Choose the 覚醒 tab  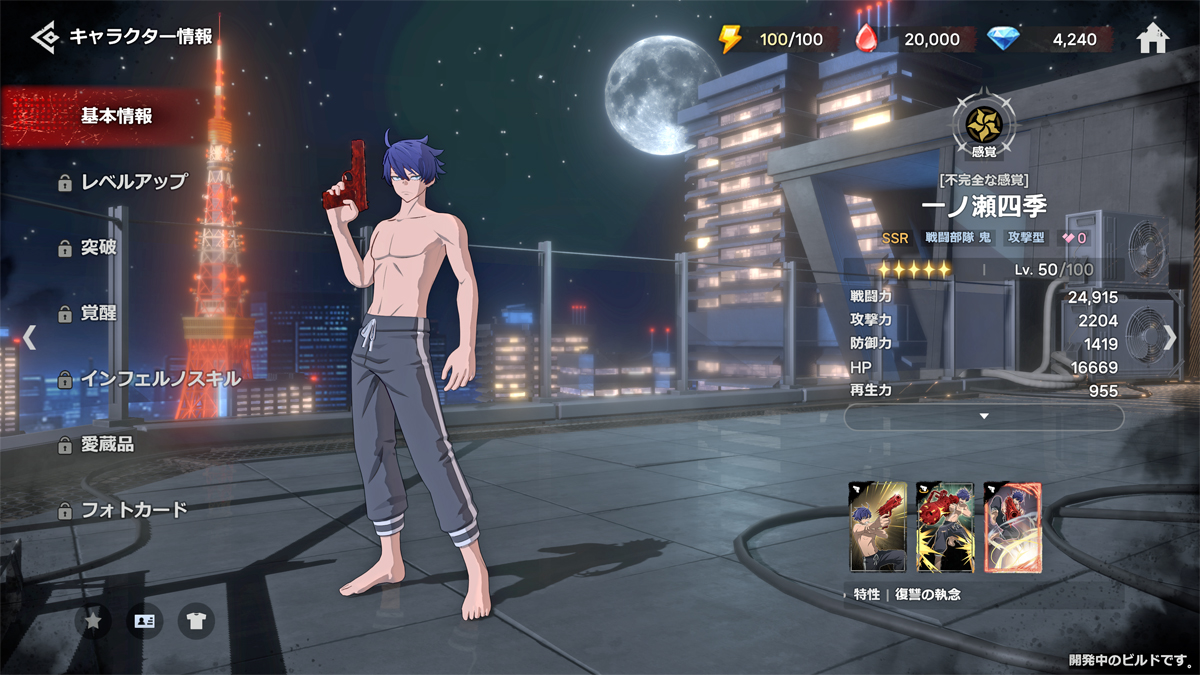click(x=98, y=313)
